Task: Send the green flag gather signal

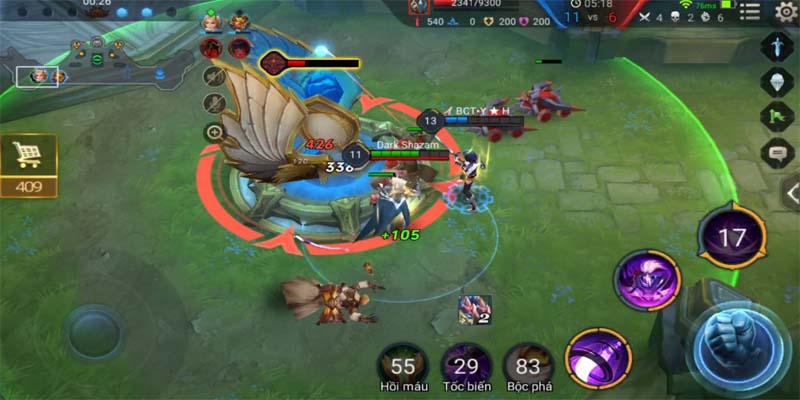Action: 777,118
